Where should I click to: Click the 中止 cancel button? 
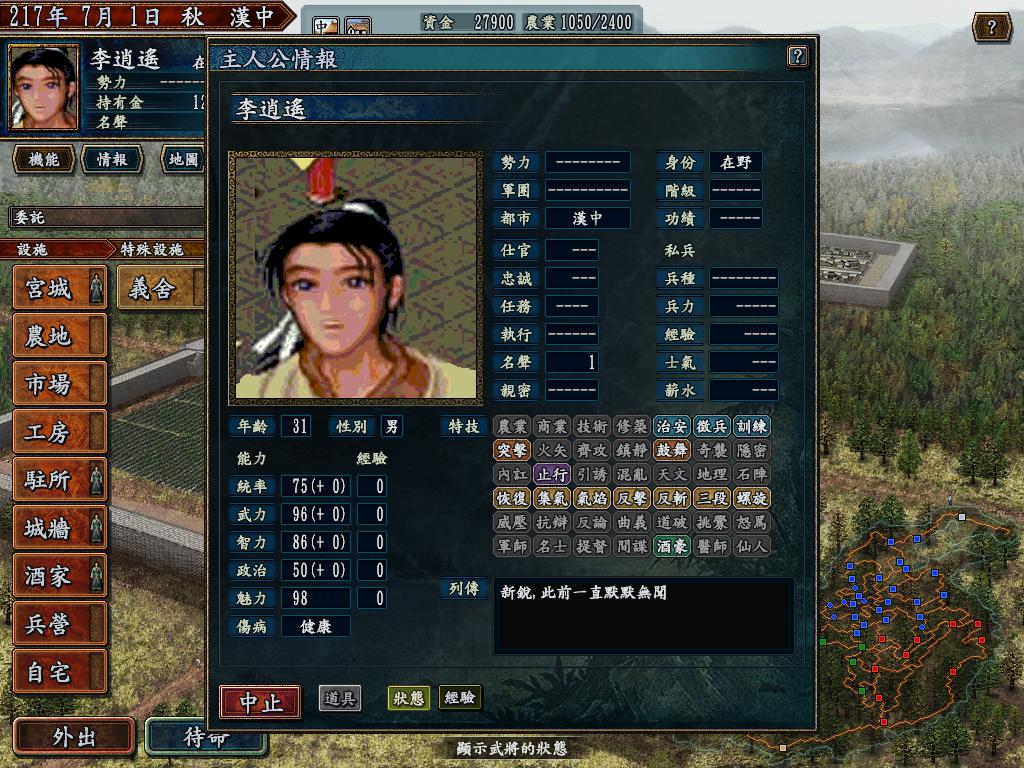point(260,702)
